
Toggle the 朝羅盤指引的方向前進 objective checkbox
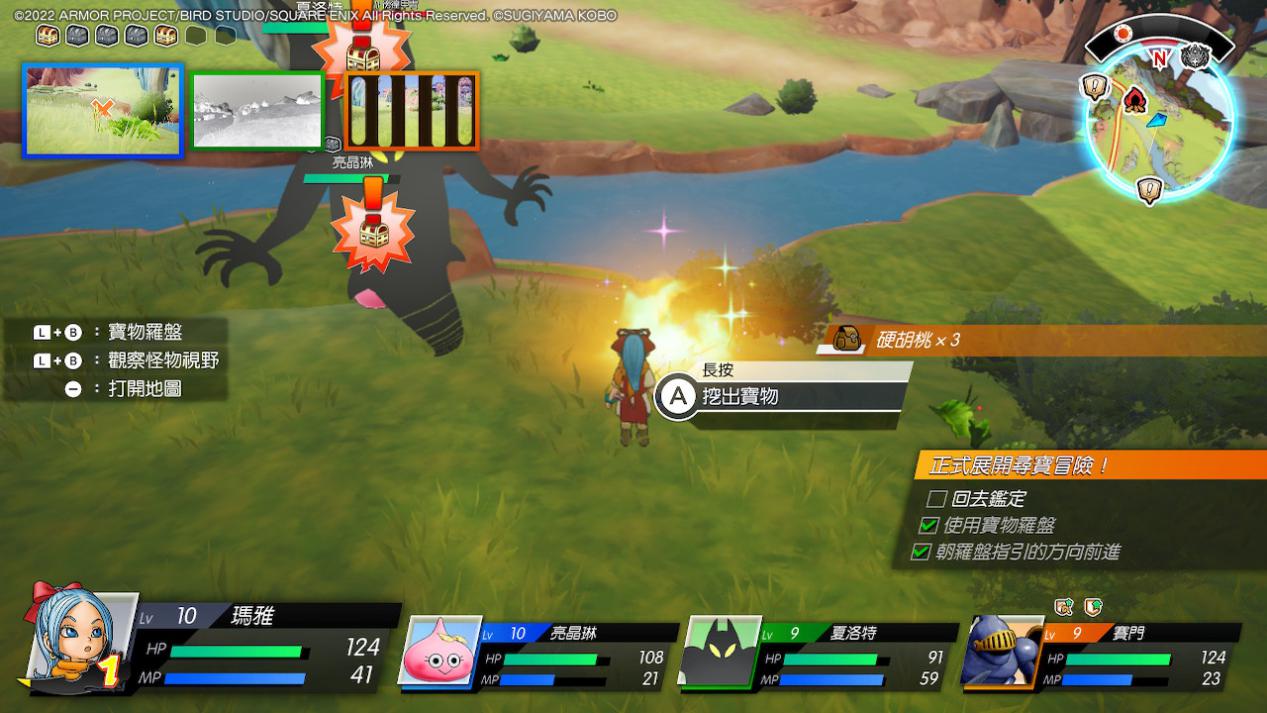[x=920, y=552]
